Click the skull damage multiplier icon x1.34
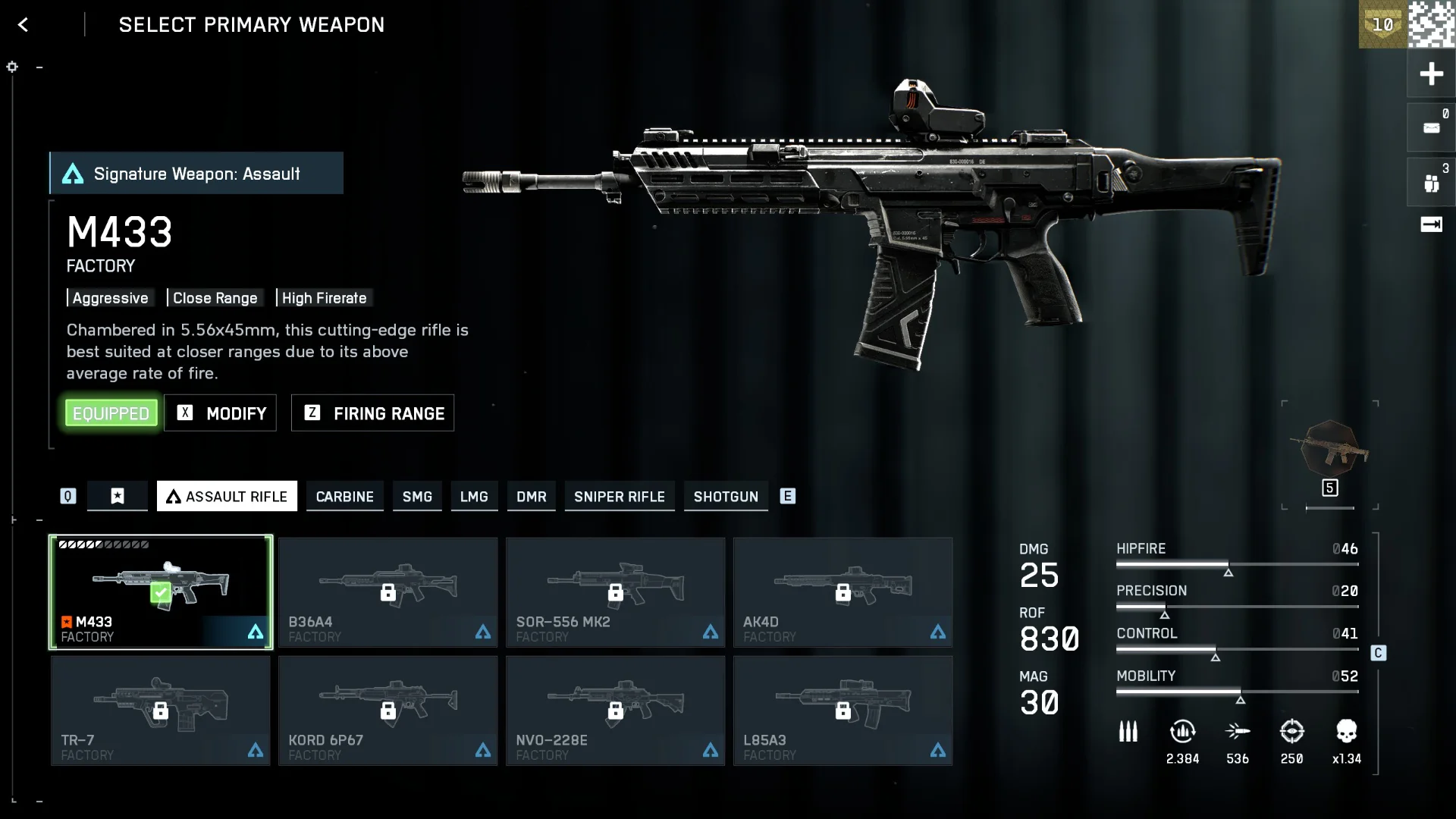The image size is (1456, 819). (1349, 732)
